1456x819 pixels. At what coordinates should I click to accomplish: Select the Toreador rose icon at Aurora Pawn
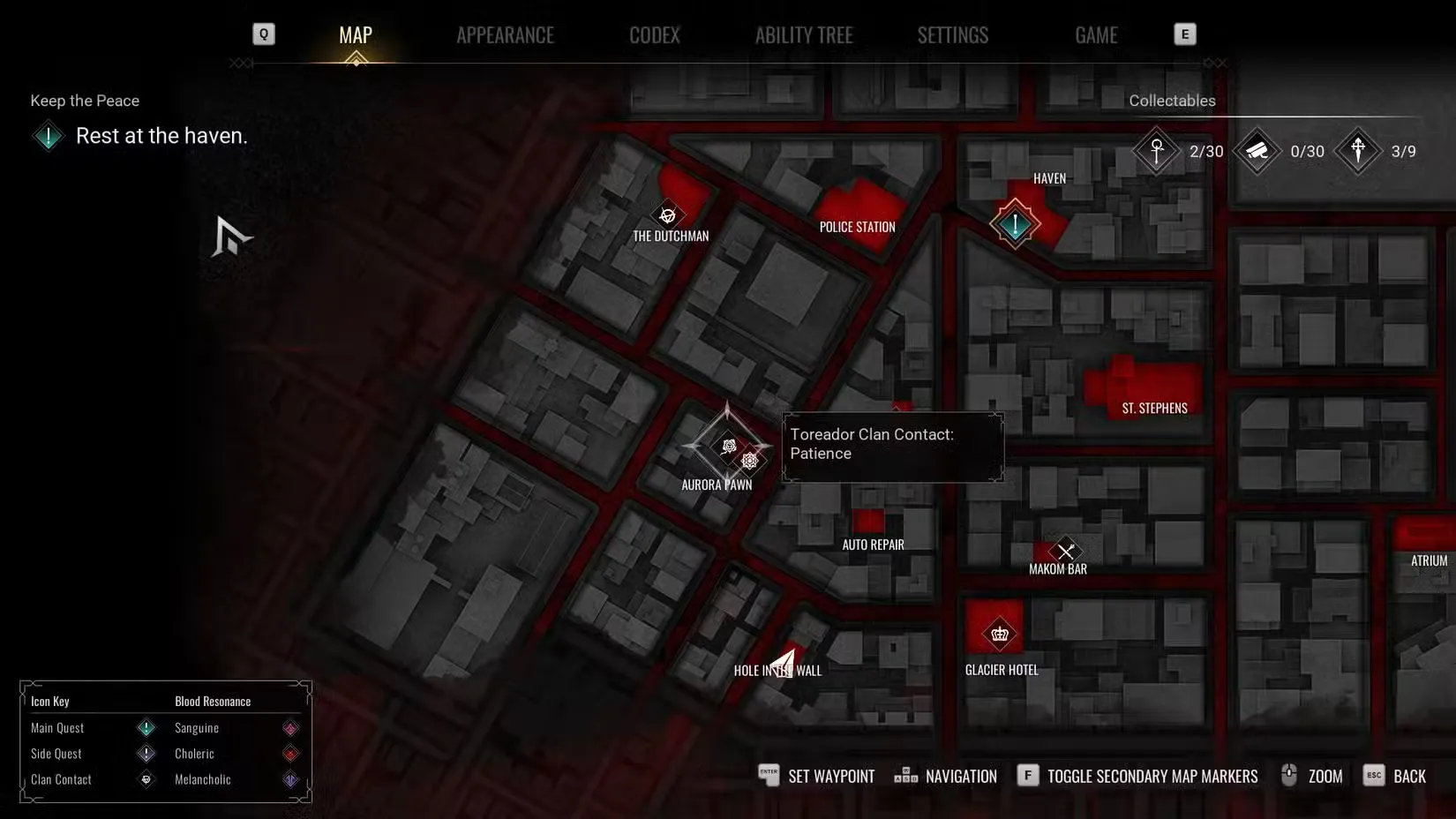(729, 447)
